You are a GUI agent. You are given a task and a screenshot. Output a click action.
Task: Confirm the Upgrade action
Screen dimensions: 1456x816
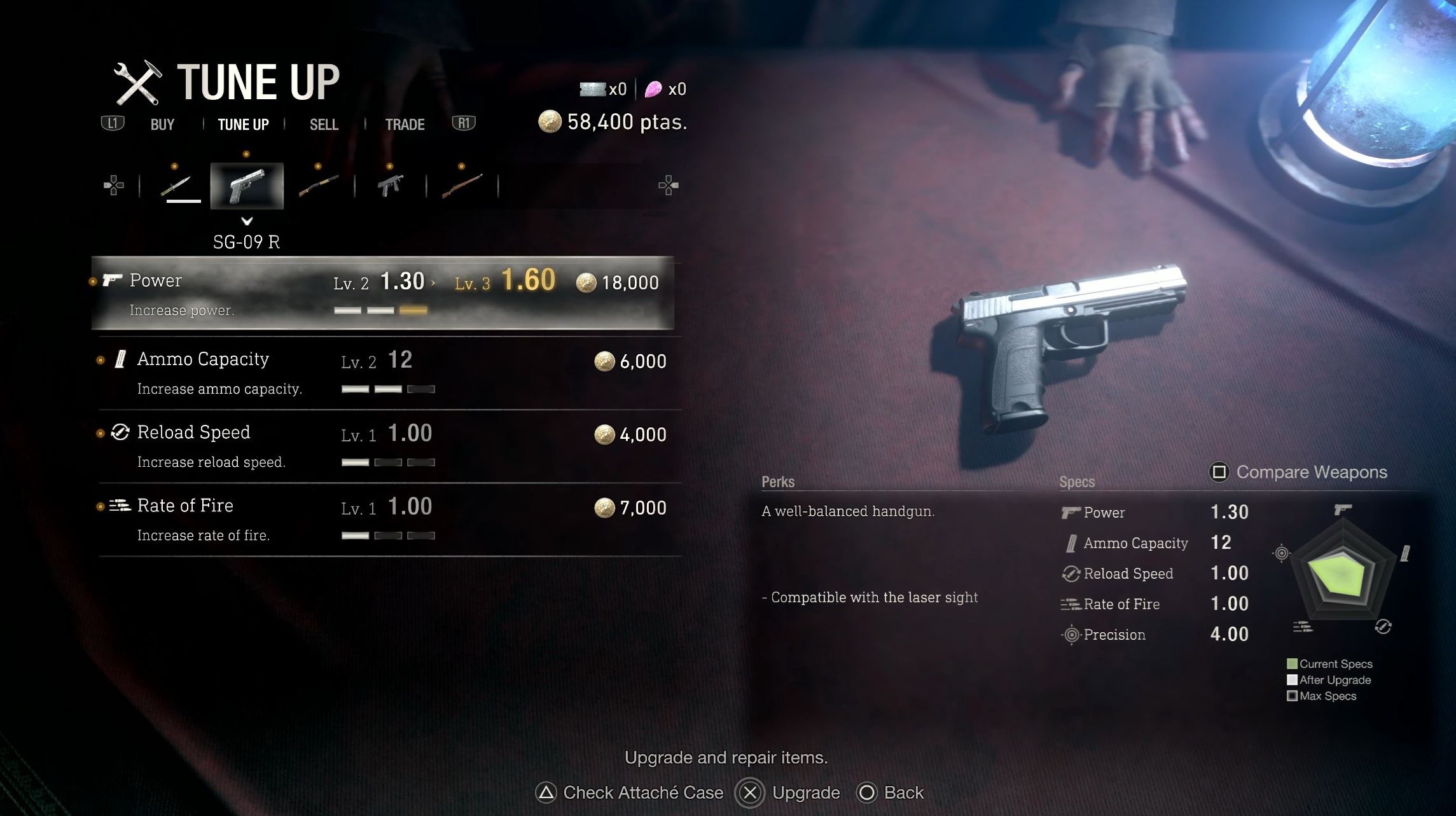click(789, 792)
